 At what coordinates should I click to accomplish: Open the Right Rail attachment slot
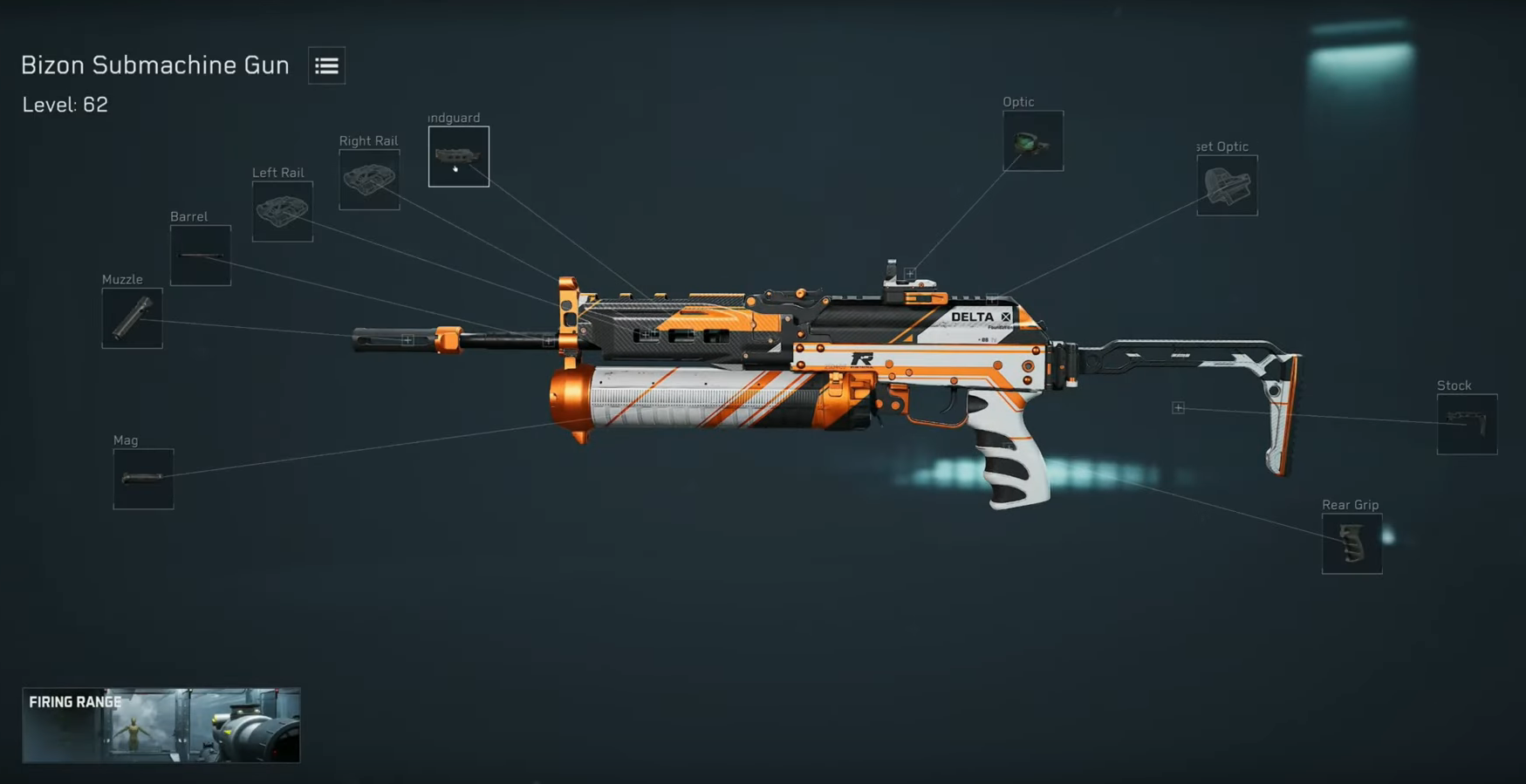369,179
